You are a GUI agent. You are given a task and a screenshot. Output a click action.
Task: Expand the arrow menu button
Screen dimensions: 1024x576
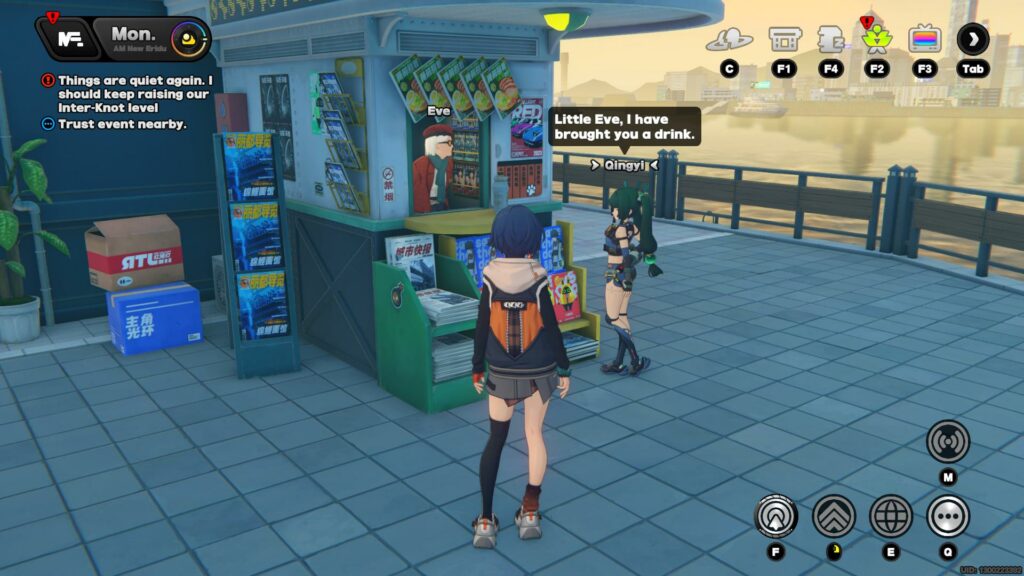(973, 40)
